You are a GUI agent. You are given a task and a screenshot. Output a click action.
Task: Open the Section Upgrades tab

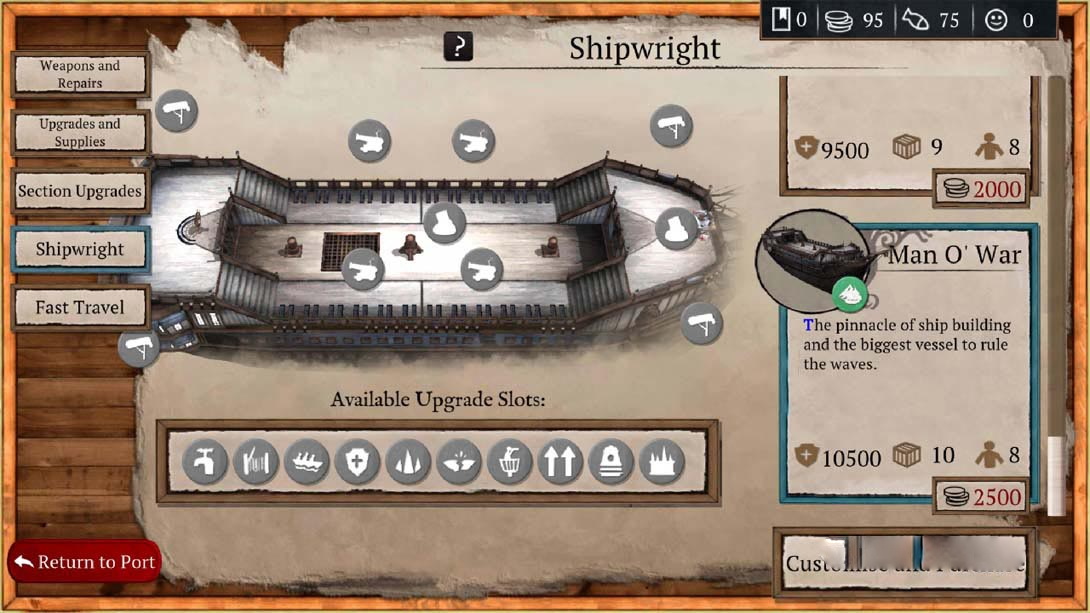pos(80,191)
